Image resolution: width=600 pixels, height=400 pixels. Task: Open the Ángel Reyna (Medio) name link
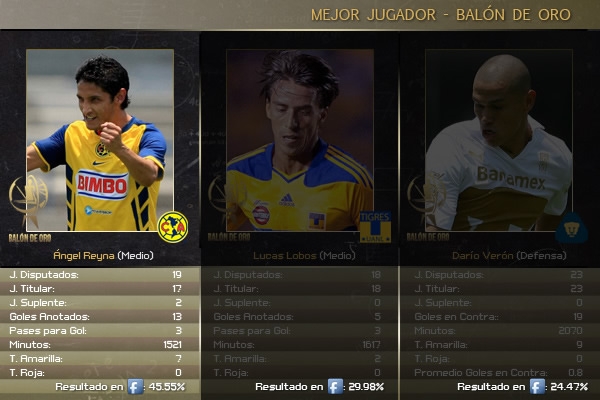click(99, 255)
